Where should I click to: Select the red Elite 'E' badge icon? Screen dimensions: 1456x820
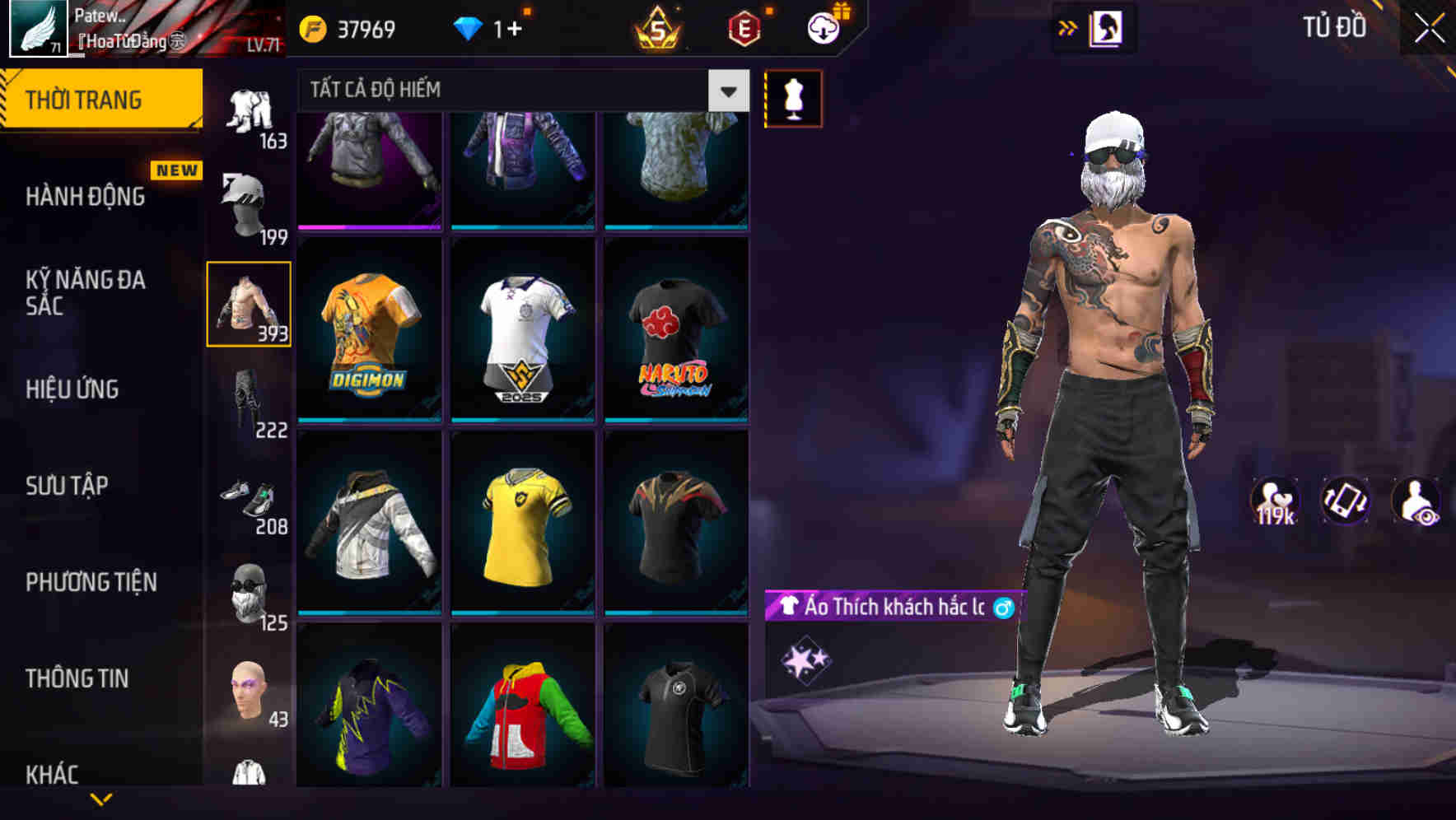click(x=743, y=27)
